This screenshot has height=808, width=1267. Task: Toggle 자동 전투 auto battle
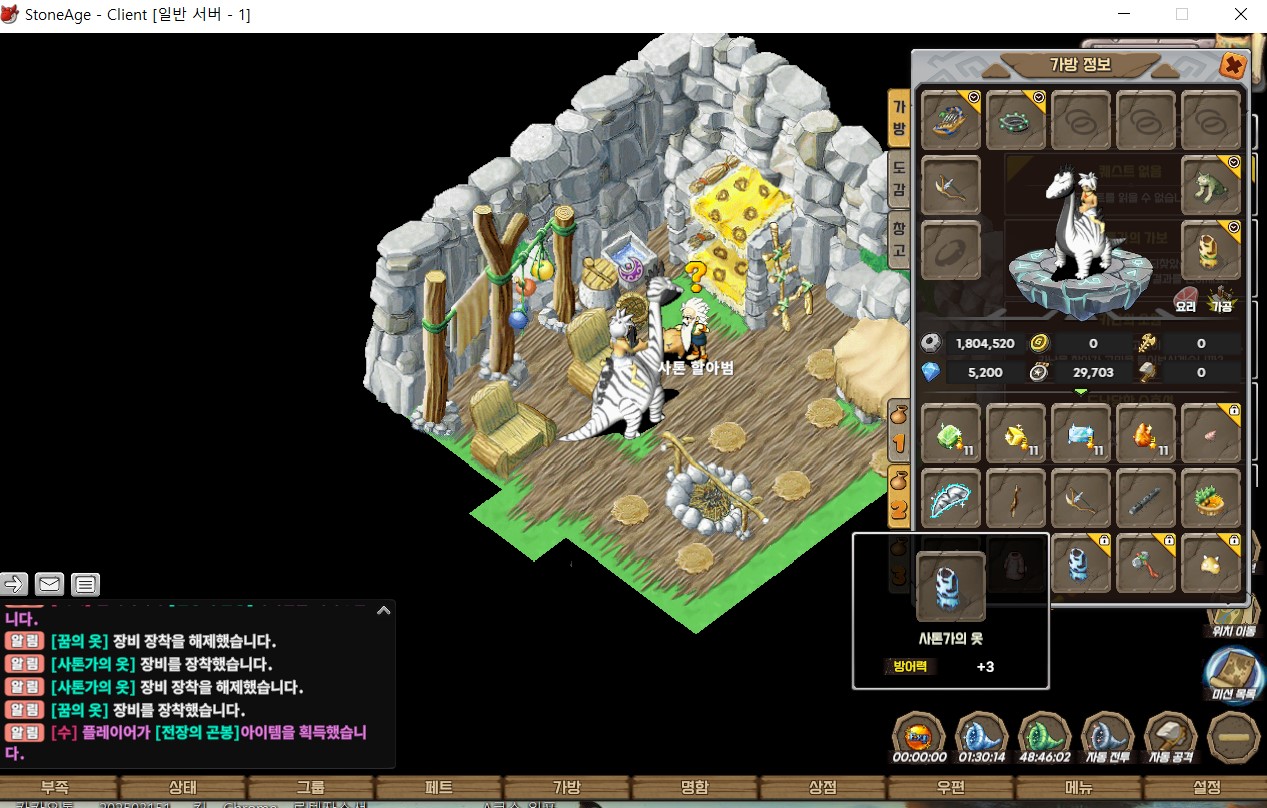click(1107, 739)
